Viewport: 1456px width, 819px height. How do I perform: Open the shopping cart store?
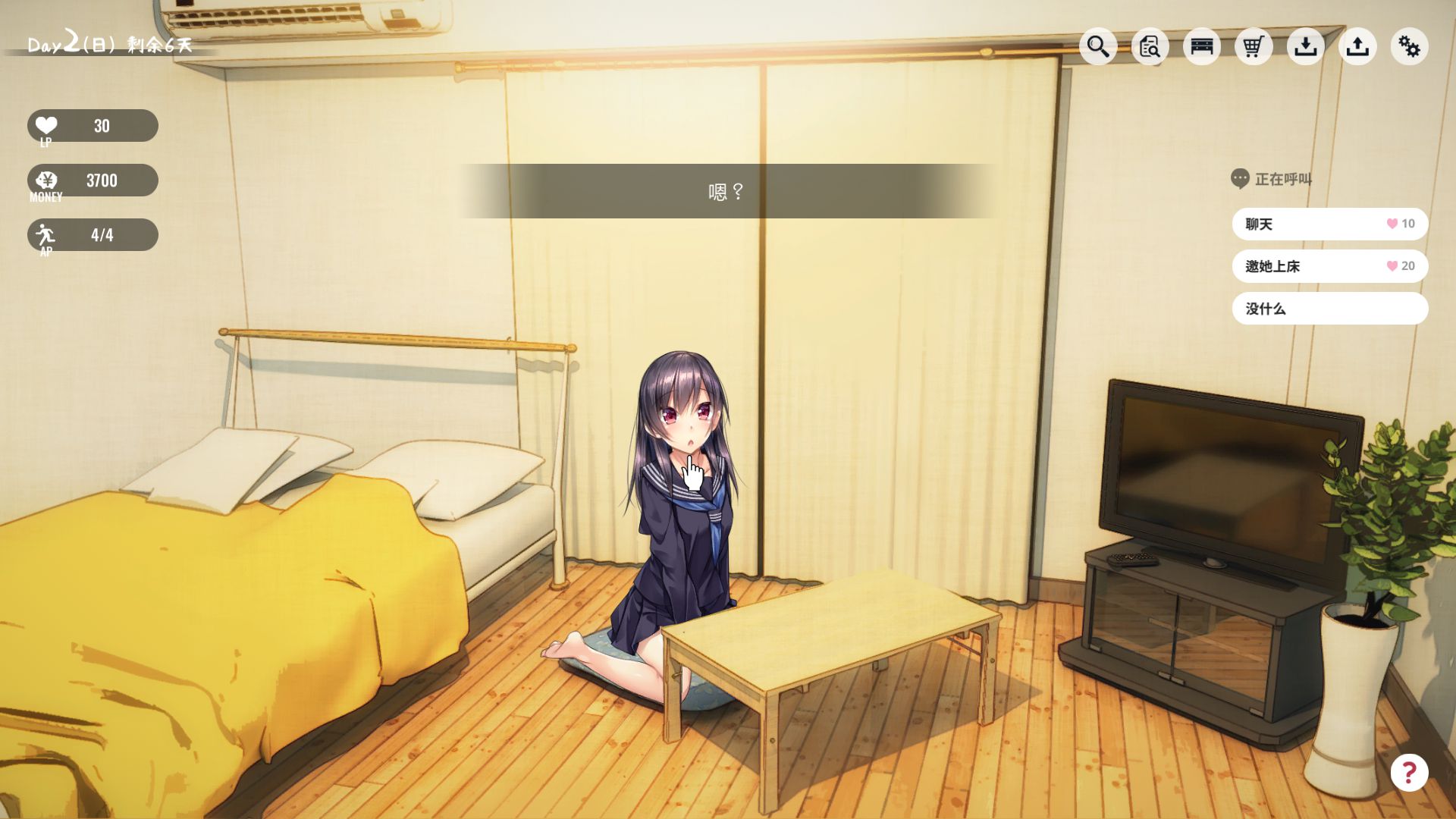tap(1254, 46)
